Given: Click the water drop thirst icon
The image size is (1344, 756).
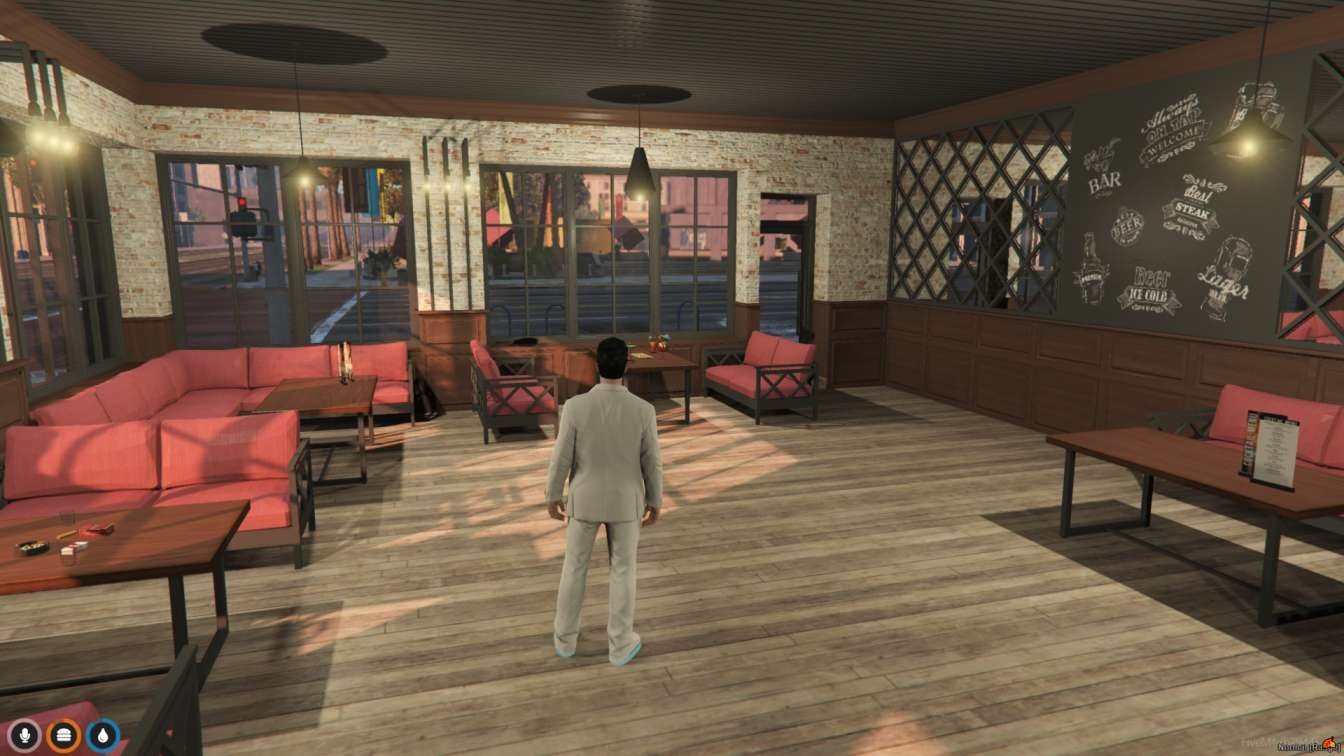Looking at the screenshot, I should point(102,735).
